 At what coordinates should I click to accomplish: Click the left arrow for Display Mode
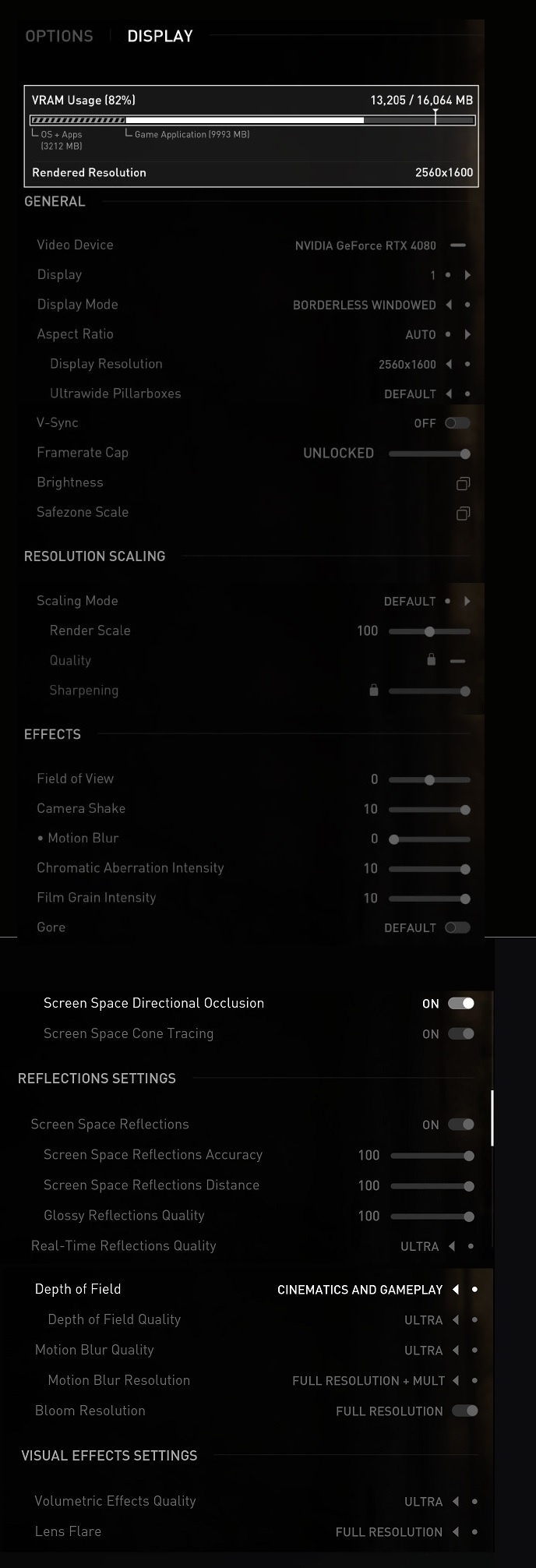coord(449,305)
